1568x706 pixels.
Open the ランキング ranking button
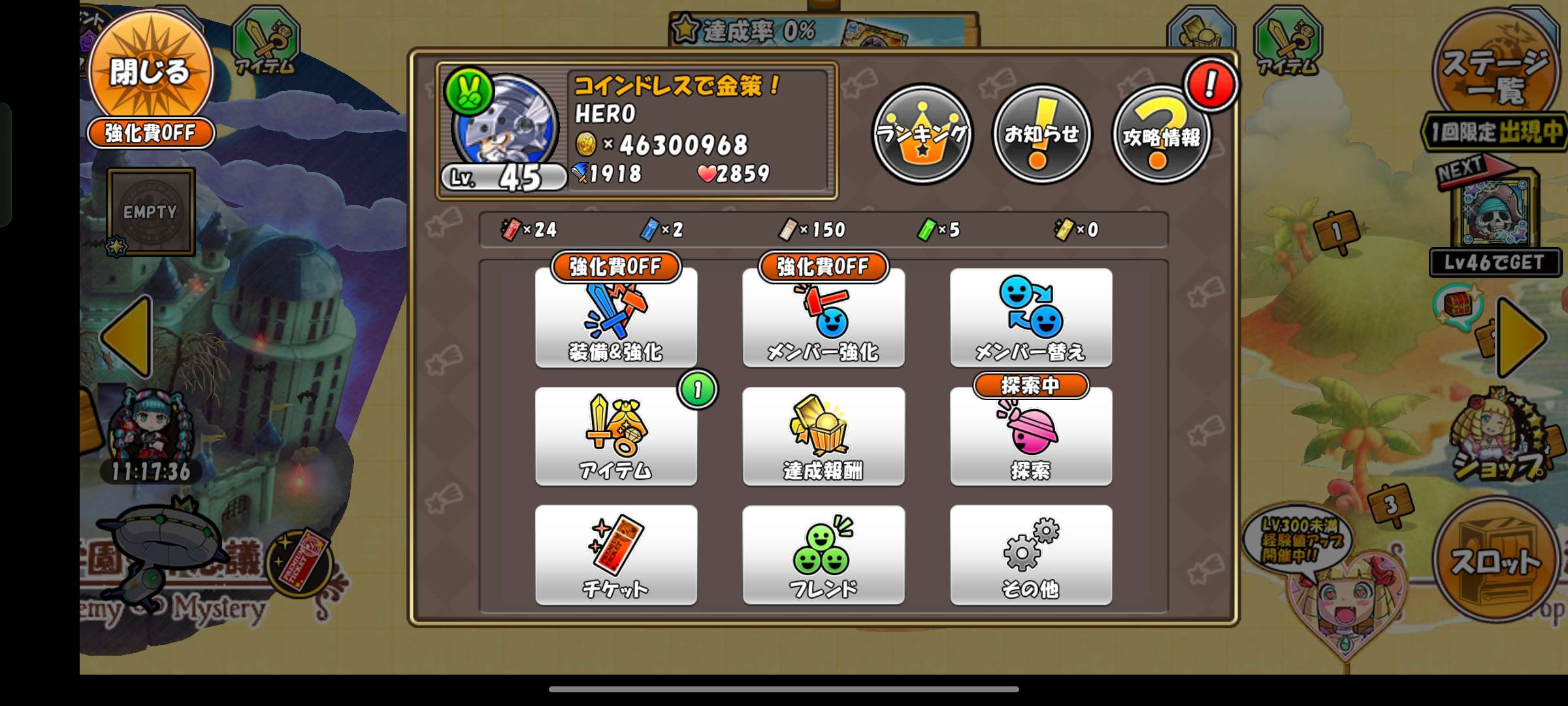pos(923,134)
